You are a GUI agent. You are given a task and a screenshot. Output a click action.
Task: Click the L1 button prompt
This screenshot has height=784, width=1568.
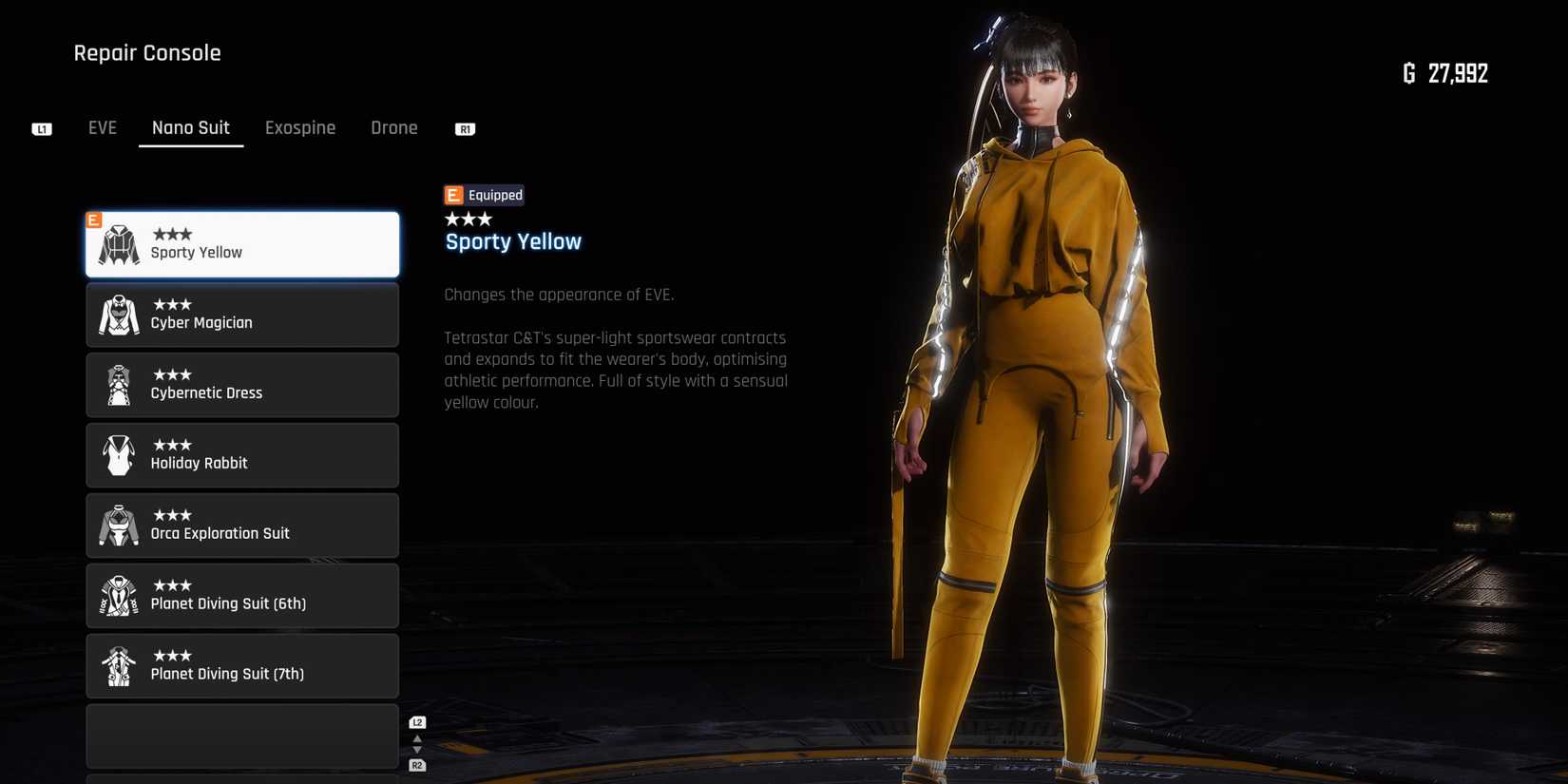[x=41, y=127]
